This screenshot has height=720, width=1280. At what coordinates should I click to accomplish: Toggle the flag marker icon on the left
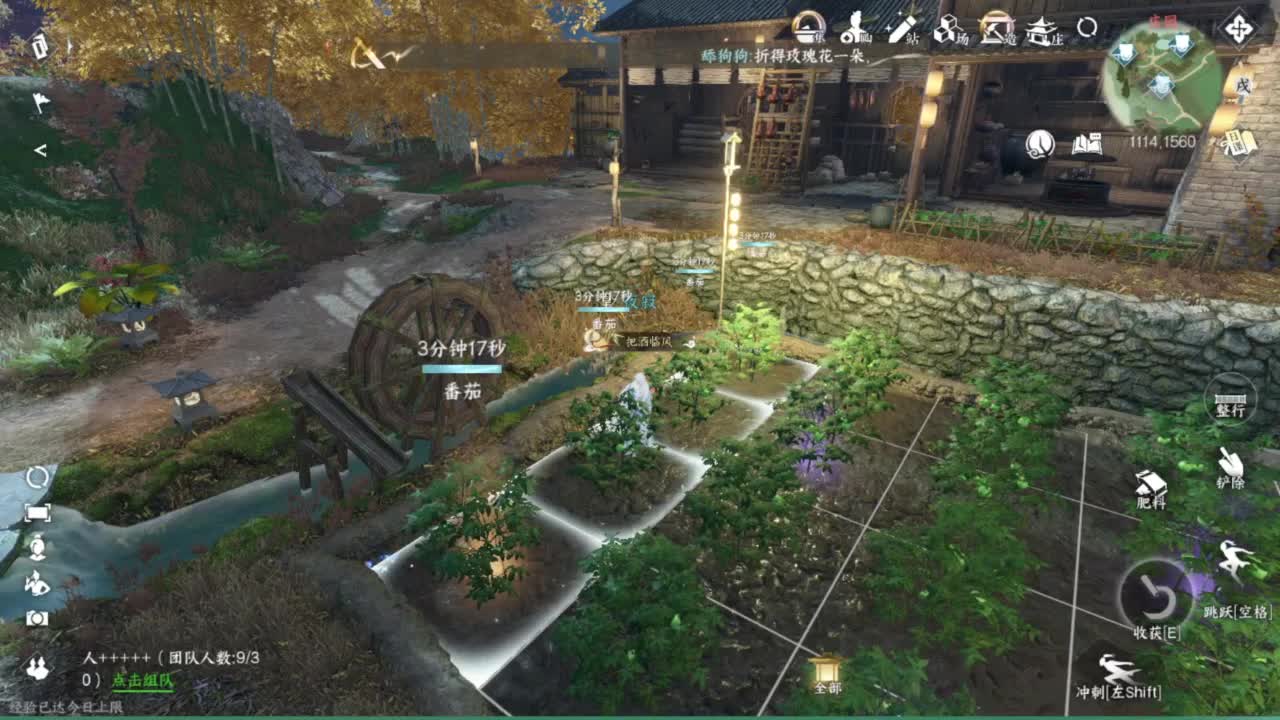tap(40, 100)
